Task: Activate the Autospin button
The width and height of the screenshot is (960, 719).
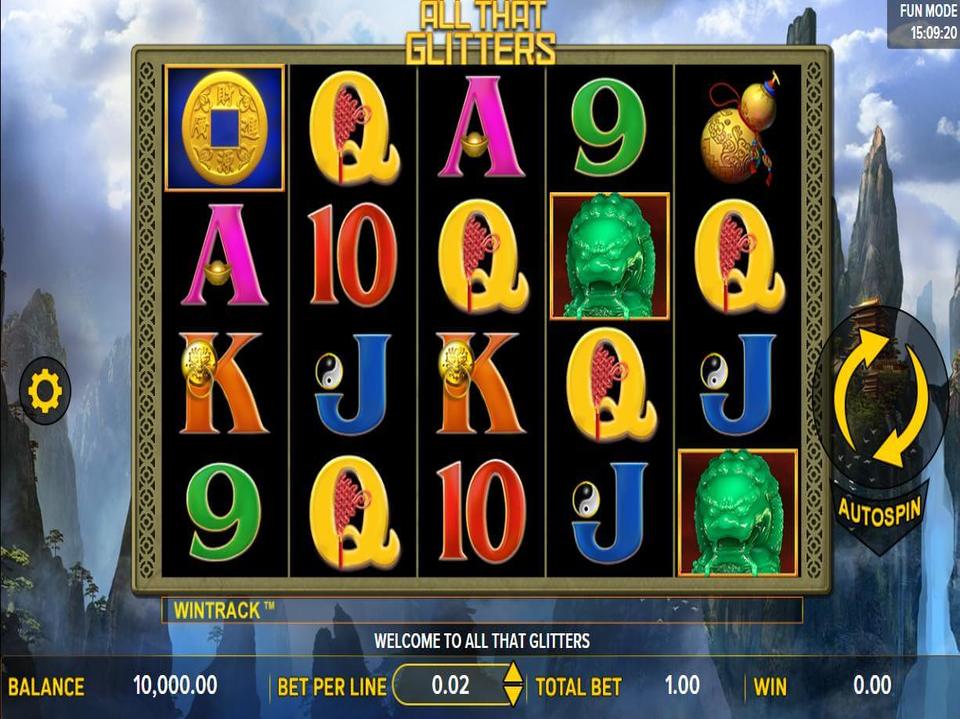Action: (880, 510)
